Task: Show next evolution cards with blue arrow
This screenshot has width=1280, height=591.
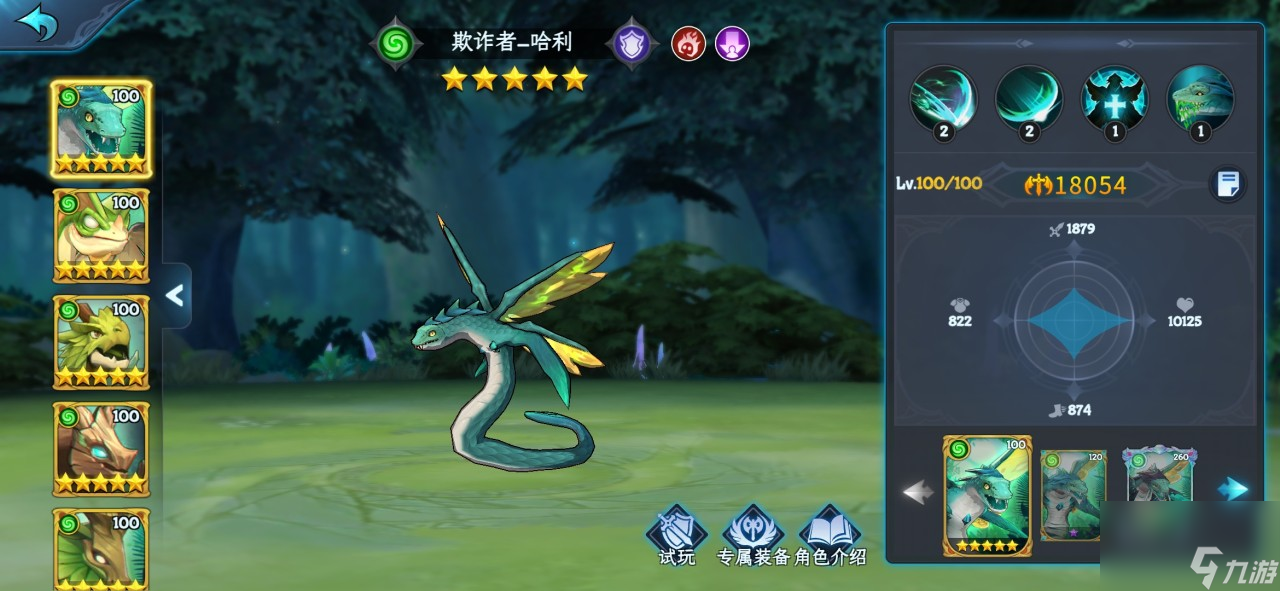Action: tap(1235, 489)
